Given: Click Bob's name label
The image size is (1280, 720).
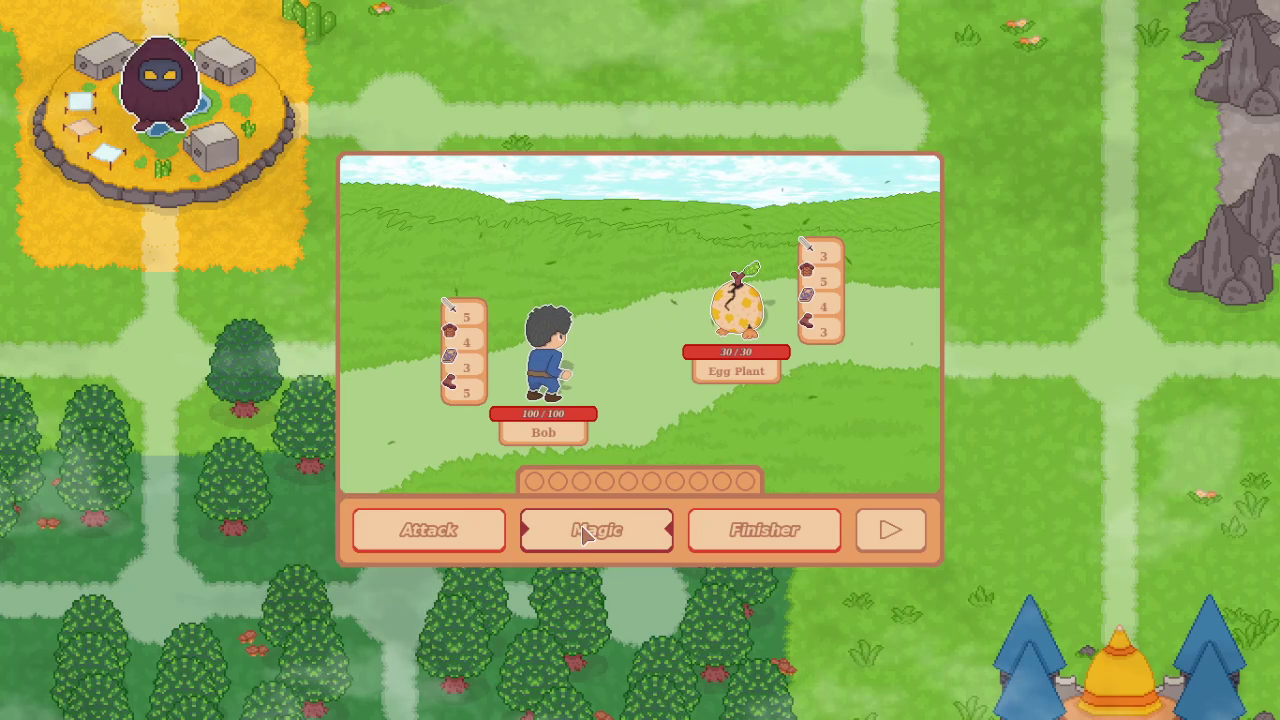Looking at the screenshot, I should 543,432.
